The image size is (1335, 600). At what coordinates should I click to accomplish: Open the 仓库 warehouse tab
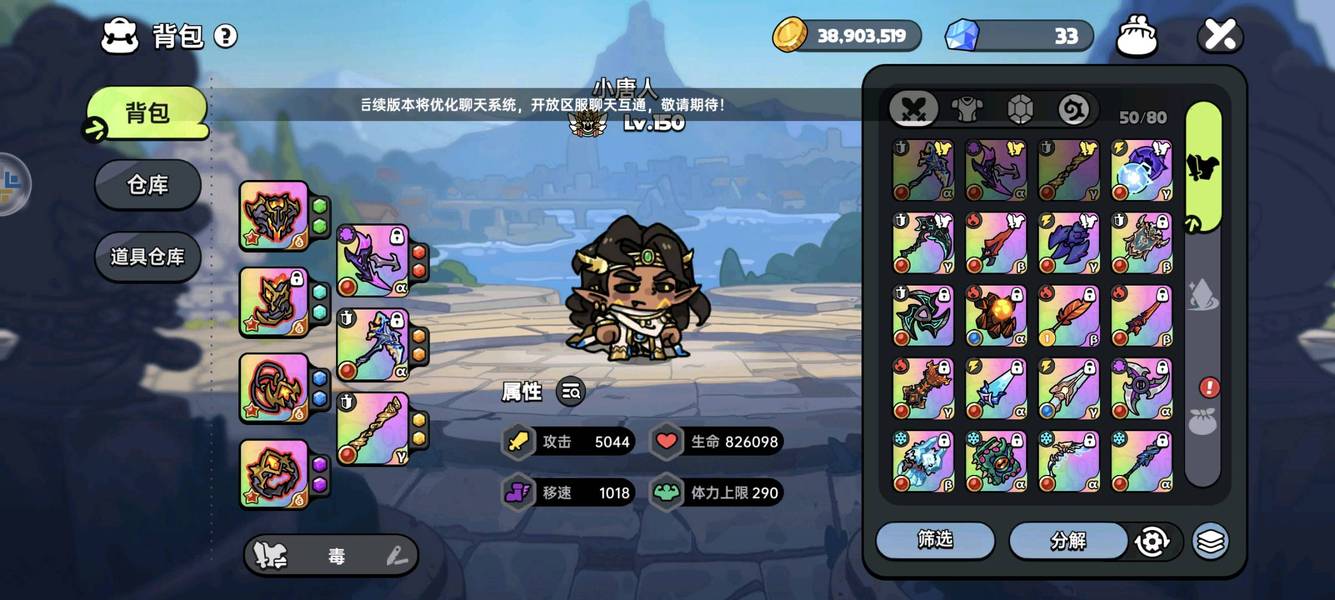148,185
